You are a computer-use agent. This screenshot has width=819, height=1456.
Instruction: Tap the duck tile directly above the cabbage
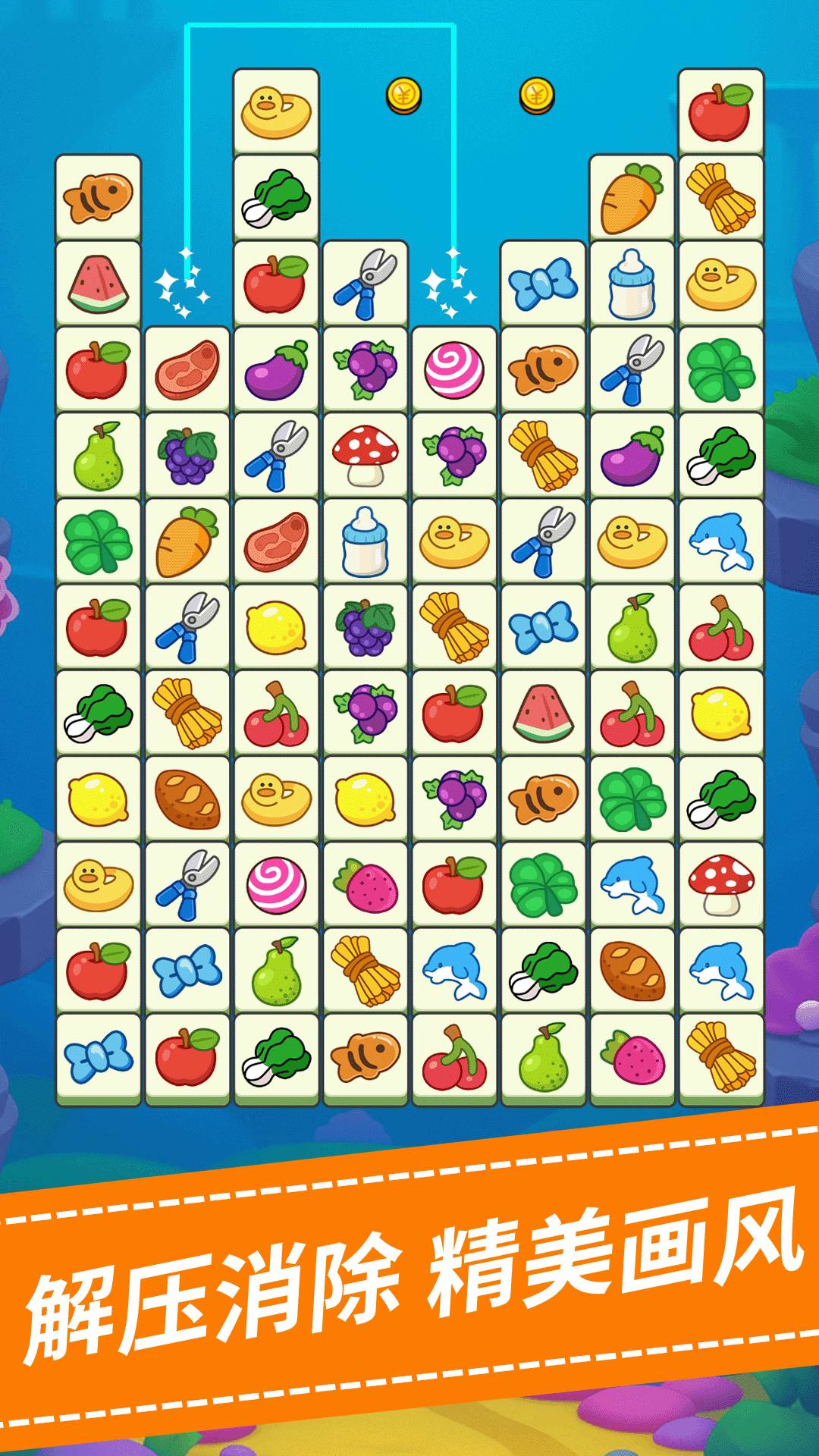[x=276, y=112]
